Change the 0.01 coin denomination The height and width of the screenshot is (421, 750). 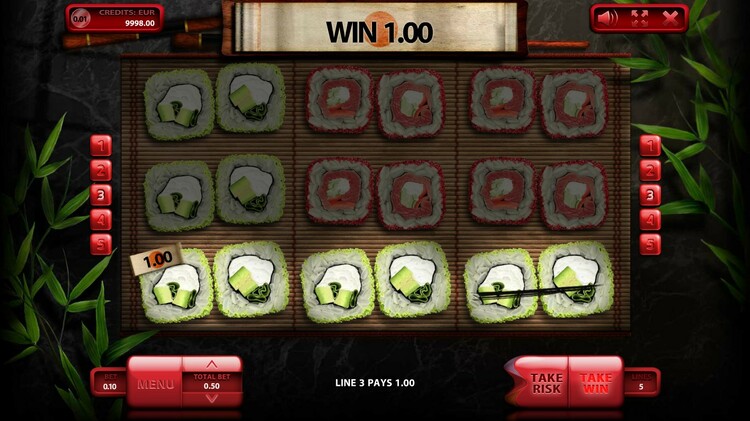[81, 17]
